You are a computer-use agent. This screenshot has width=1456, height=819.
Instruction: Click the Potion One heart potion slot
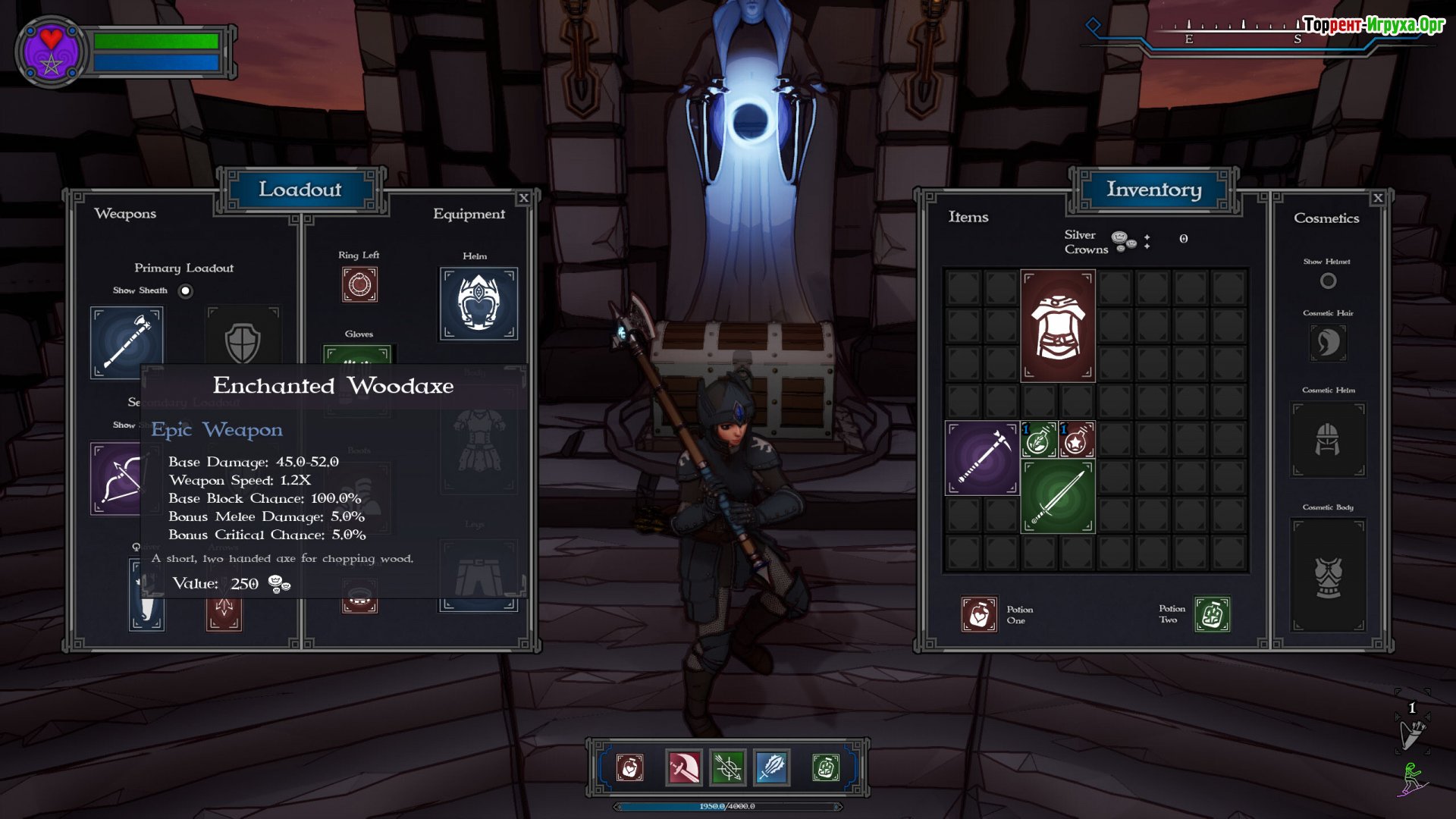pos(979,614)
